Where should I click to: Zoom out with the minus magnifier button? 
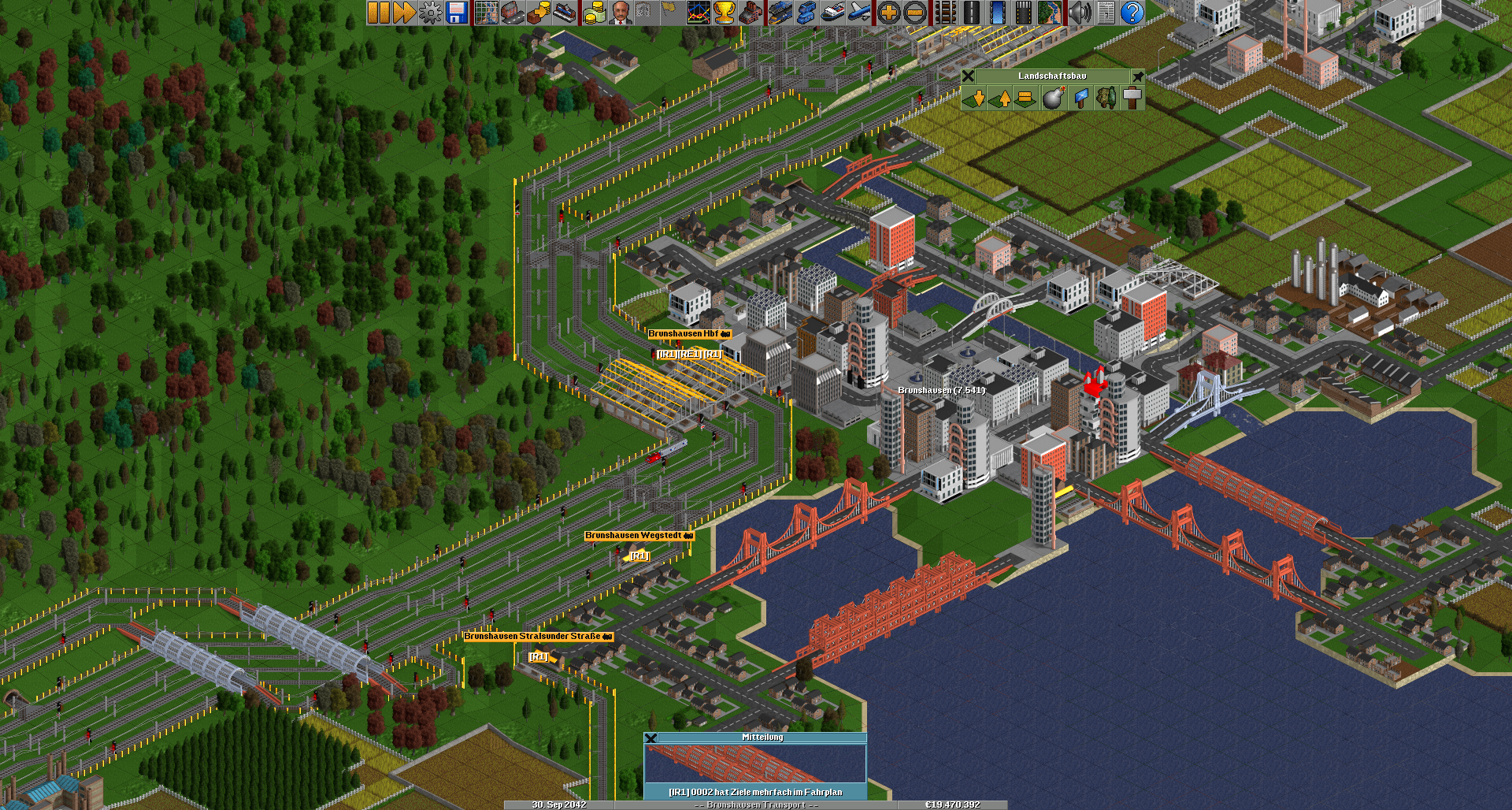[x=915, y=13]
